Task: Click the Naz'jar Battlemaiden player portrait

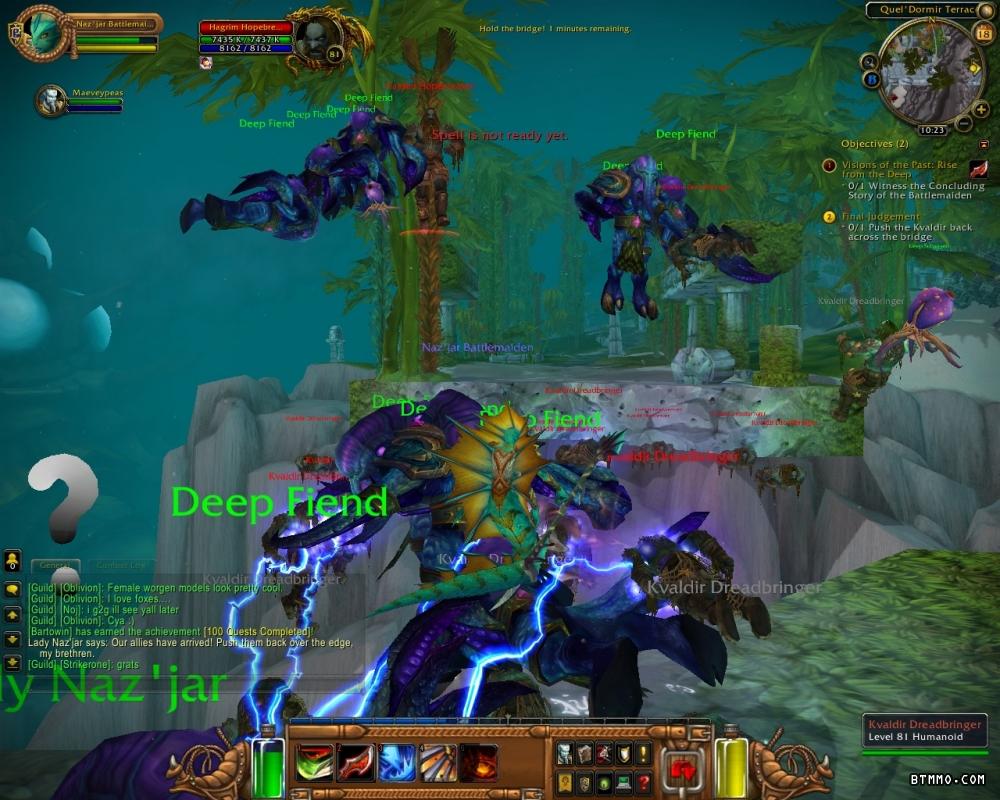Action: click(42, 33)
